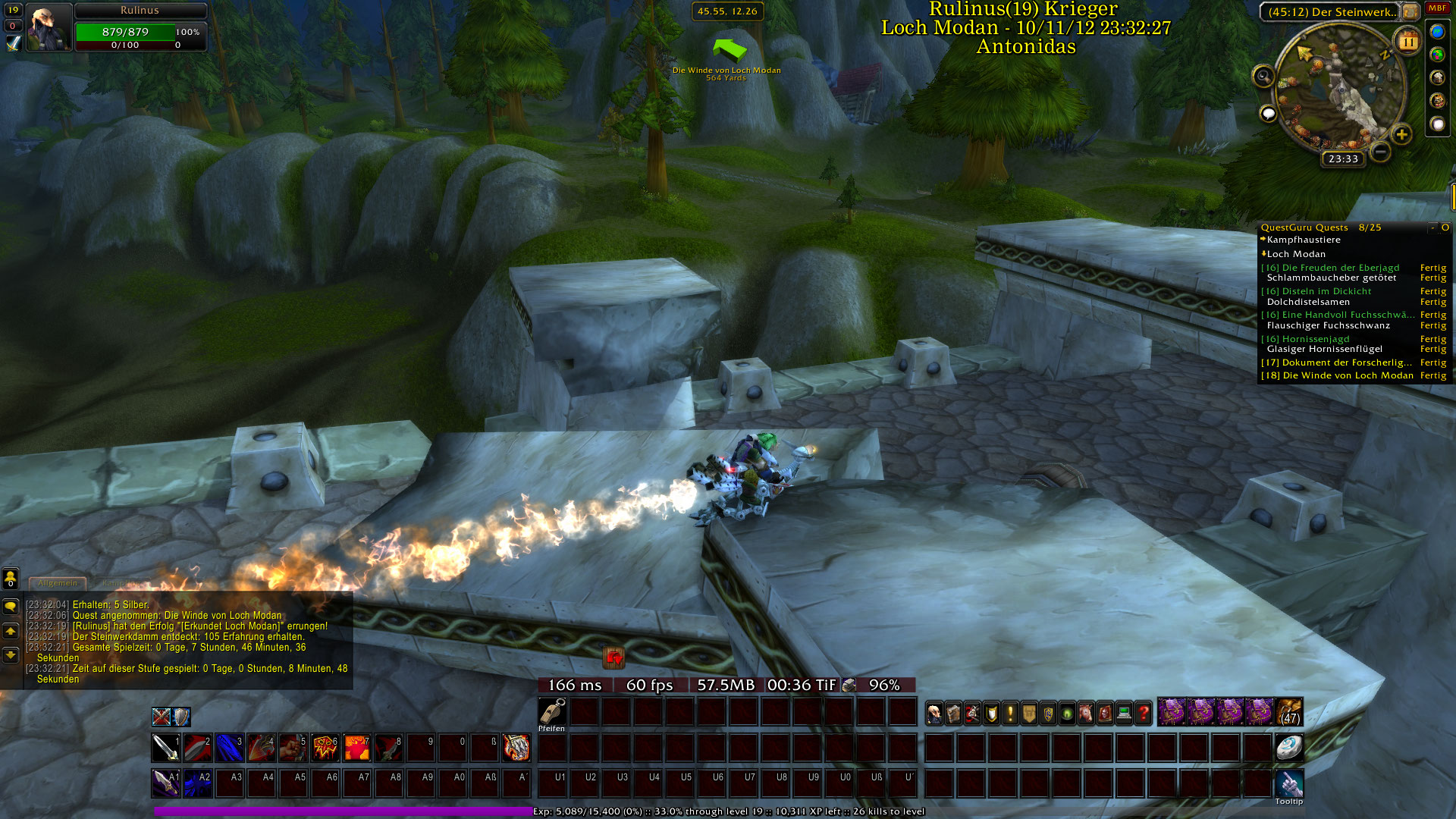Click the MBF addon button
1456x819 pixels.
tap(1437, 8)
